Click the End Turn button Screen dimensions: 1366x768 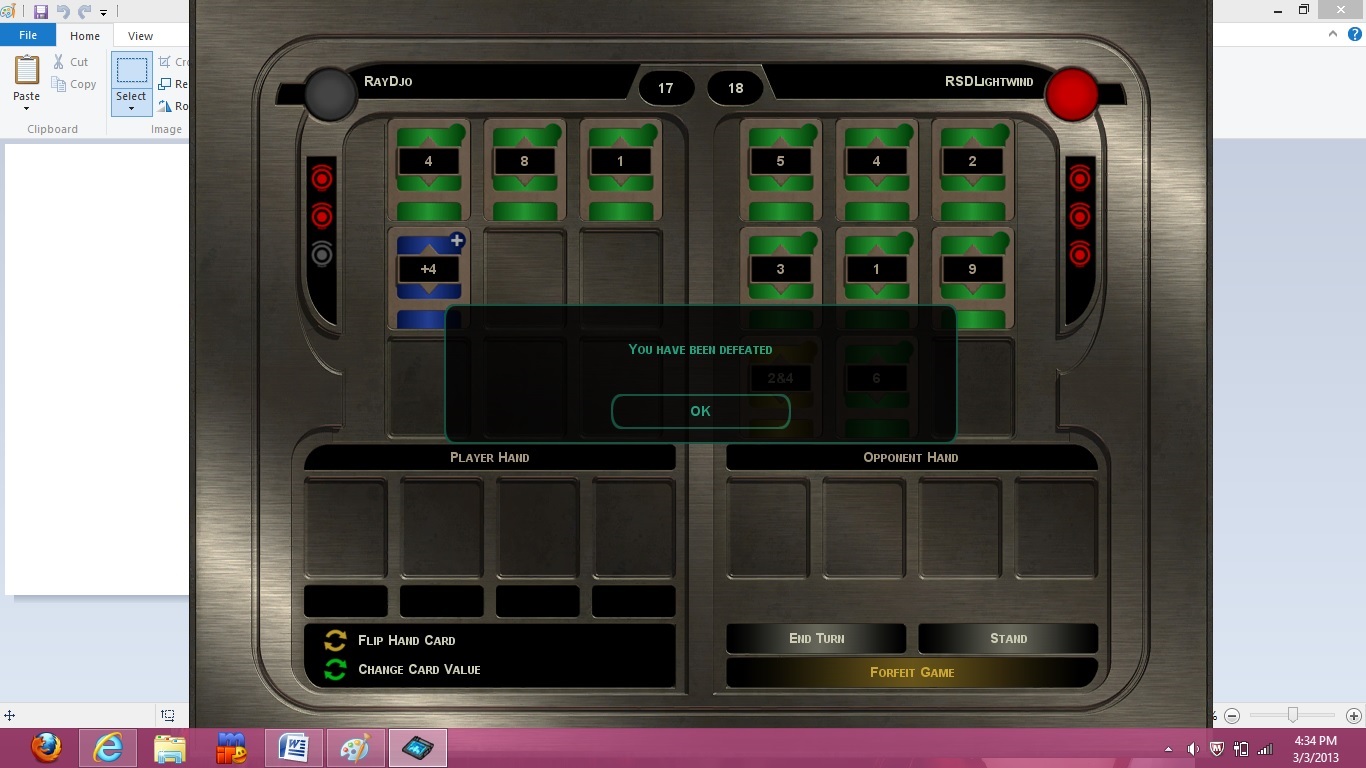point(816,638)
